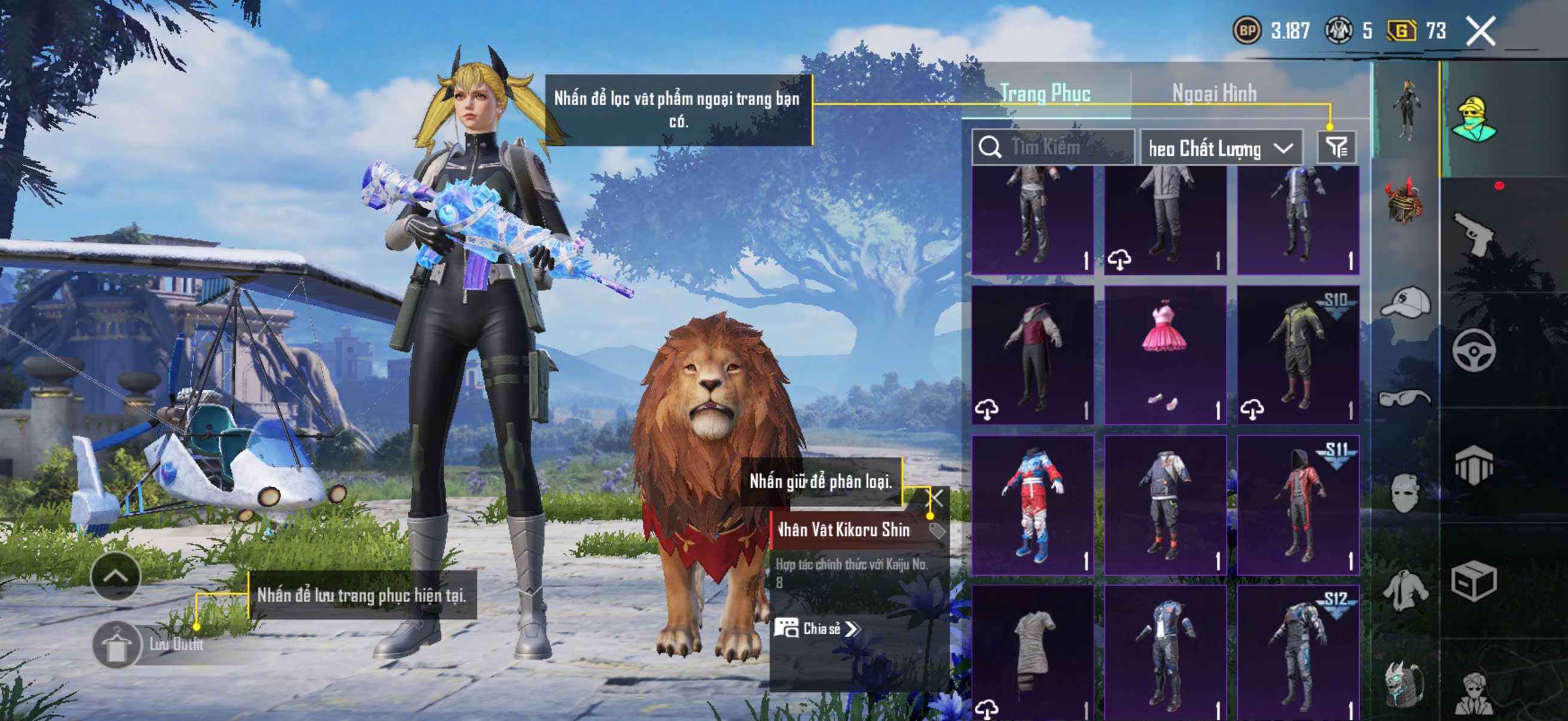Expand the up-arrow circle button
The image size is (1568, 721).
[115, 576]
